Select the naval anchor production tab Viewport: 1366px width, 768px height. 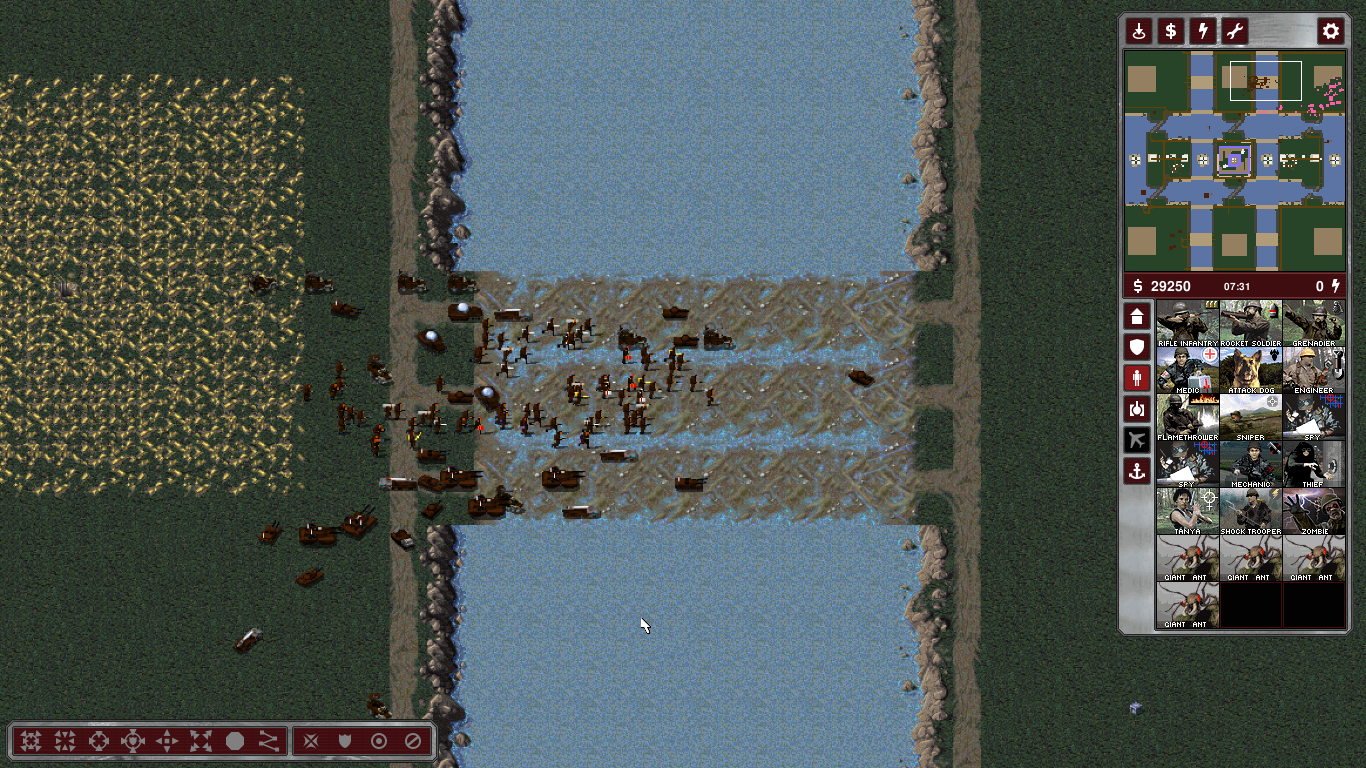[x=1137, y=469]
